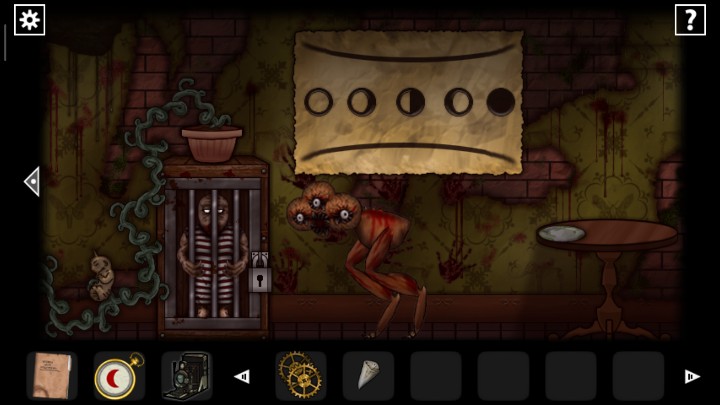Select the white tooth shard item
Screen dimensions: 720x405
pos(367,376)
